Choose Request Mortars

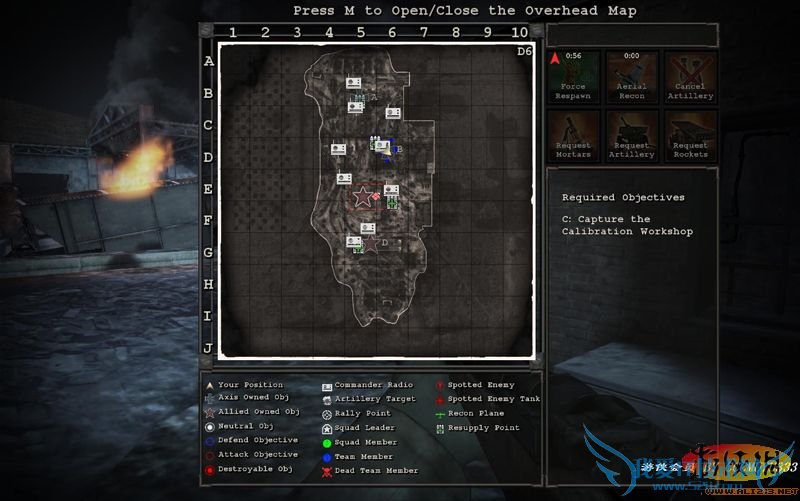point(573,136)
